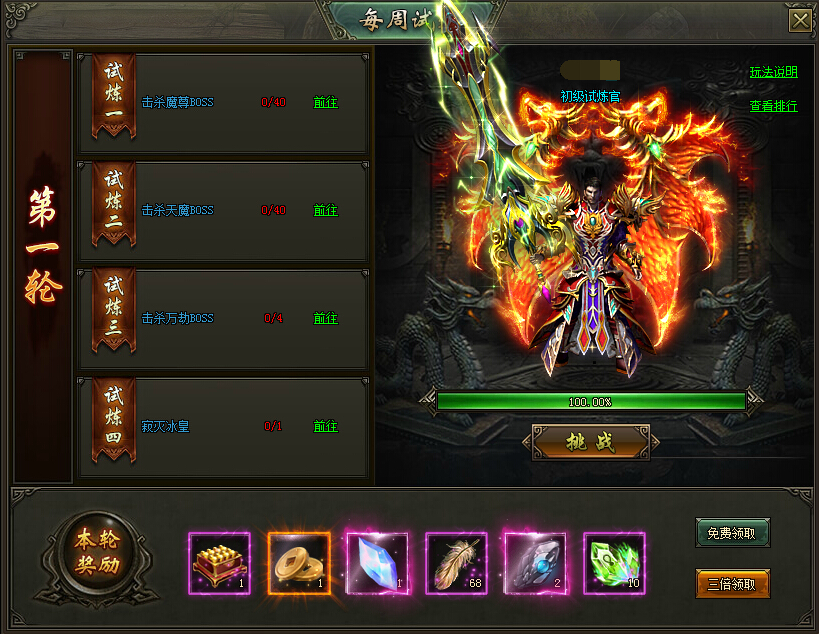
Task: Select the grey gemstone reward slot
Action: point(535,563)
